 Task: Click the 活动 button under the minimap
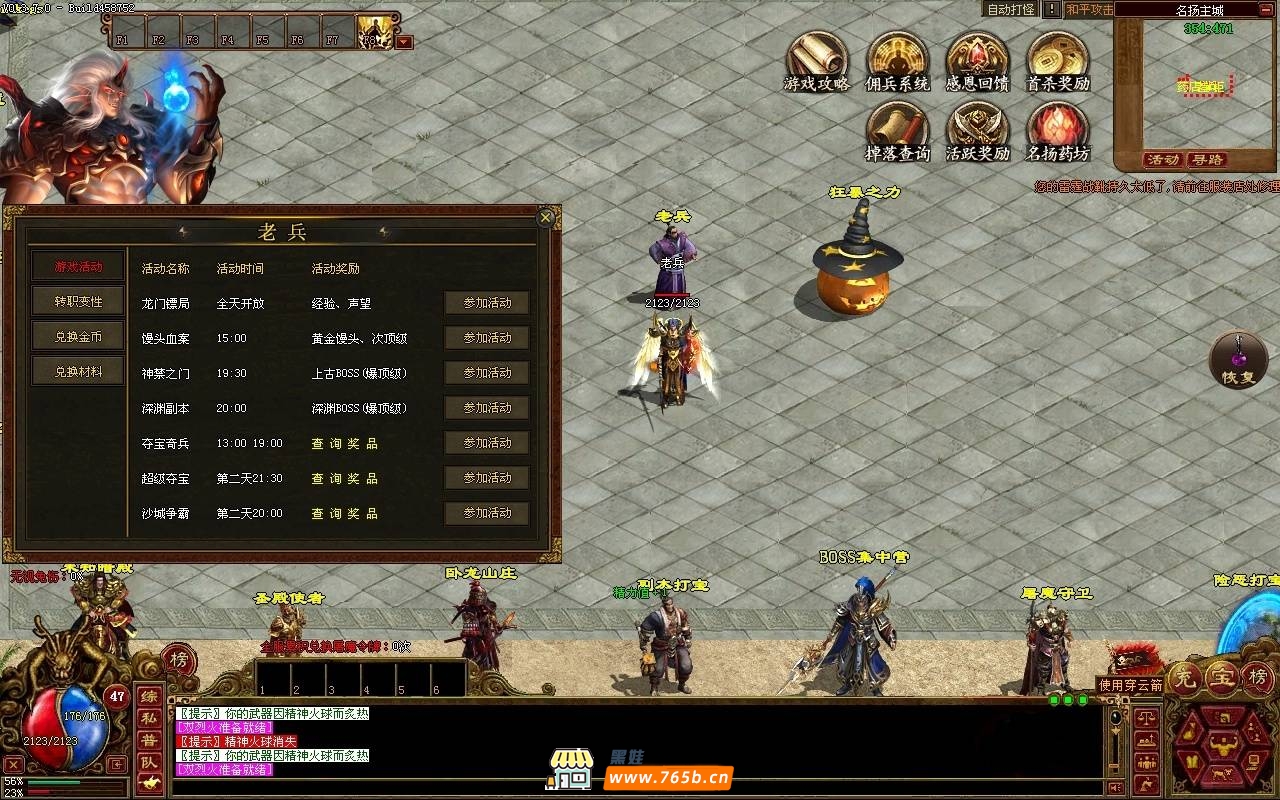click(x=1163, y=160)
